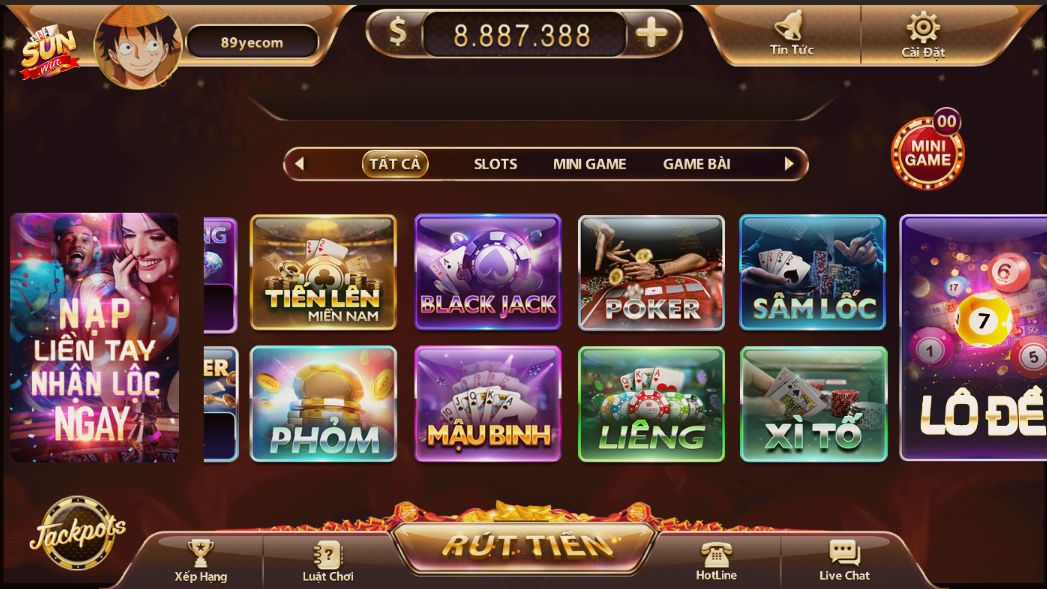Show the GAME BÀI category
1047x589 pixels.
(696, 164)
